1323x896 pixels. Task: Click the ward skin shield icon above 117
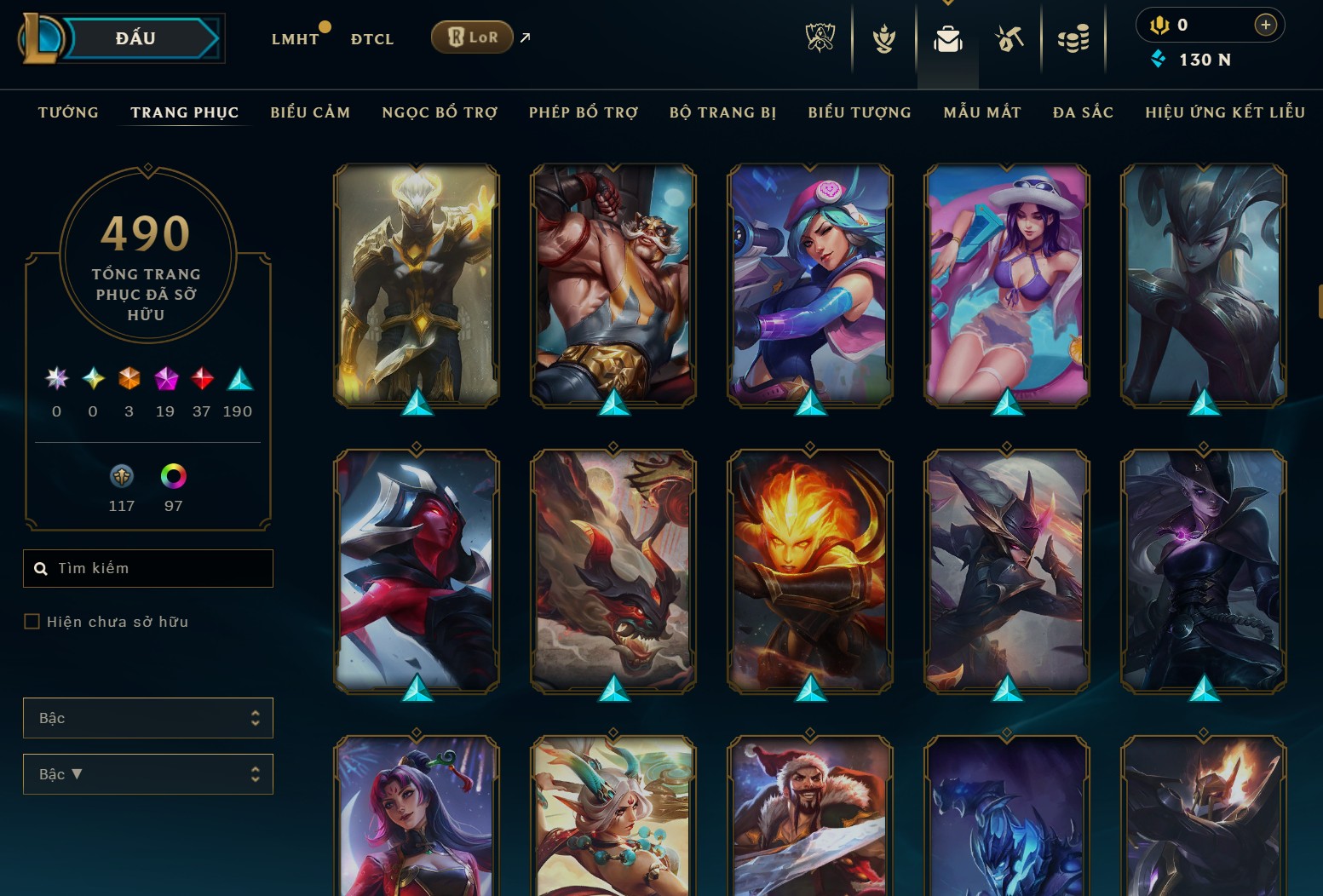pyautogui.click(x=122, y=475)
